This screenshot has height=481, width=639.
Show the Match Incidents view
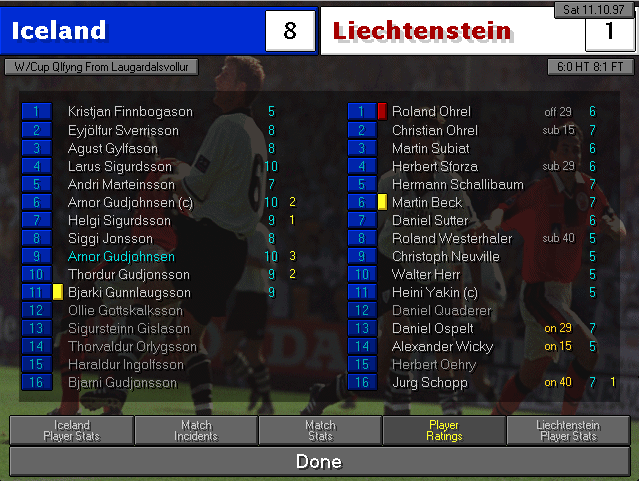point(196,431)
